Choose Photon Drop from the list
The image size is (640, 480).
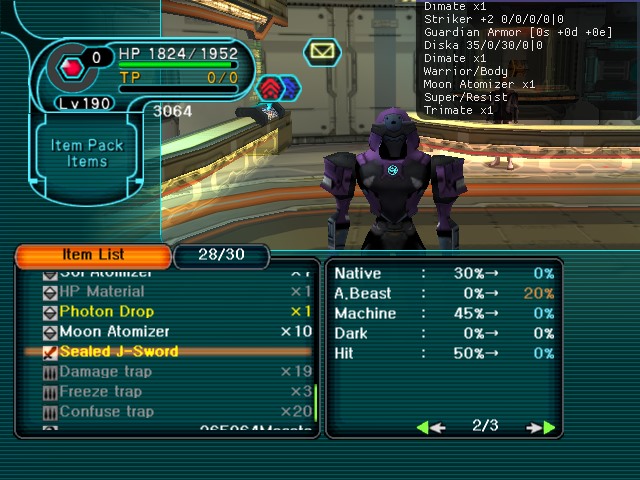tap(106, 311)
